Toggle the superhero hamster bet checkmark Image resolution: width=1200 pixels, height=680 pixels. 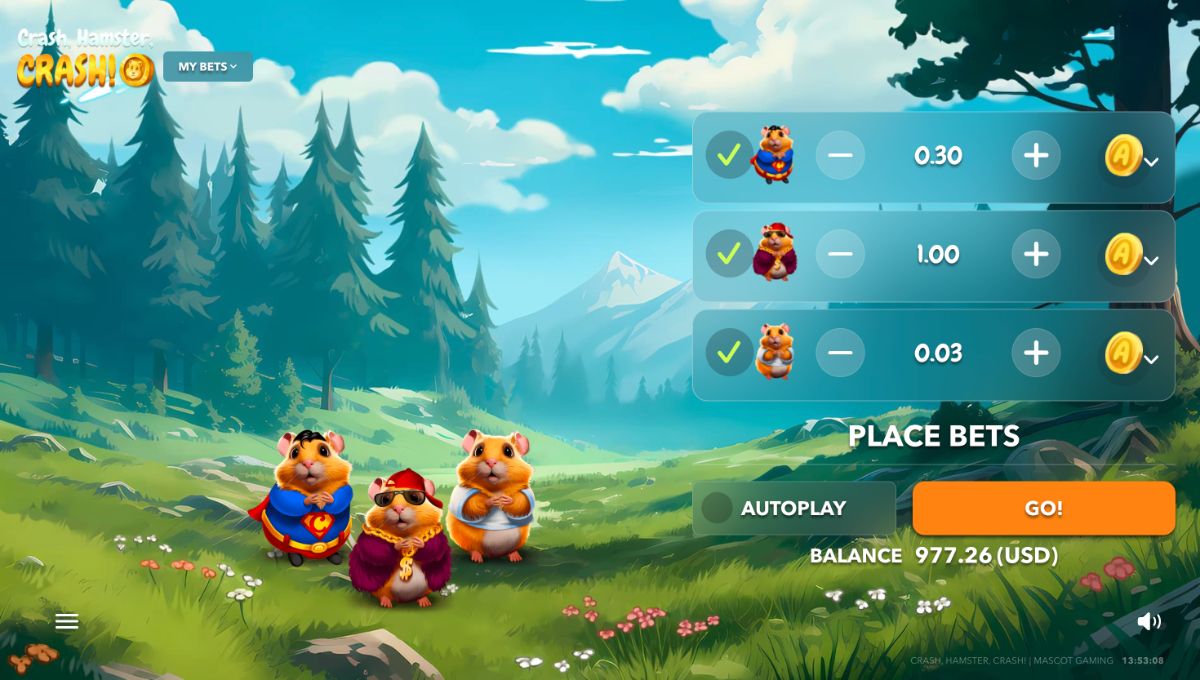click(x=729, y=155)
